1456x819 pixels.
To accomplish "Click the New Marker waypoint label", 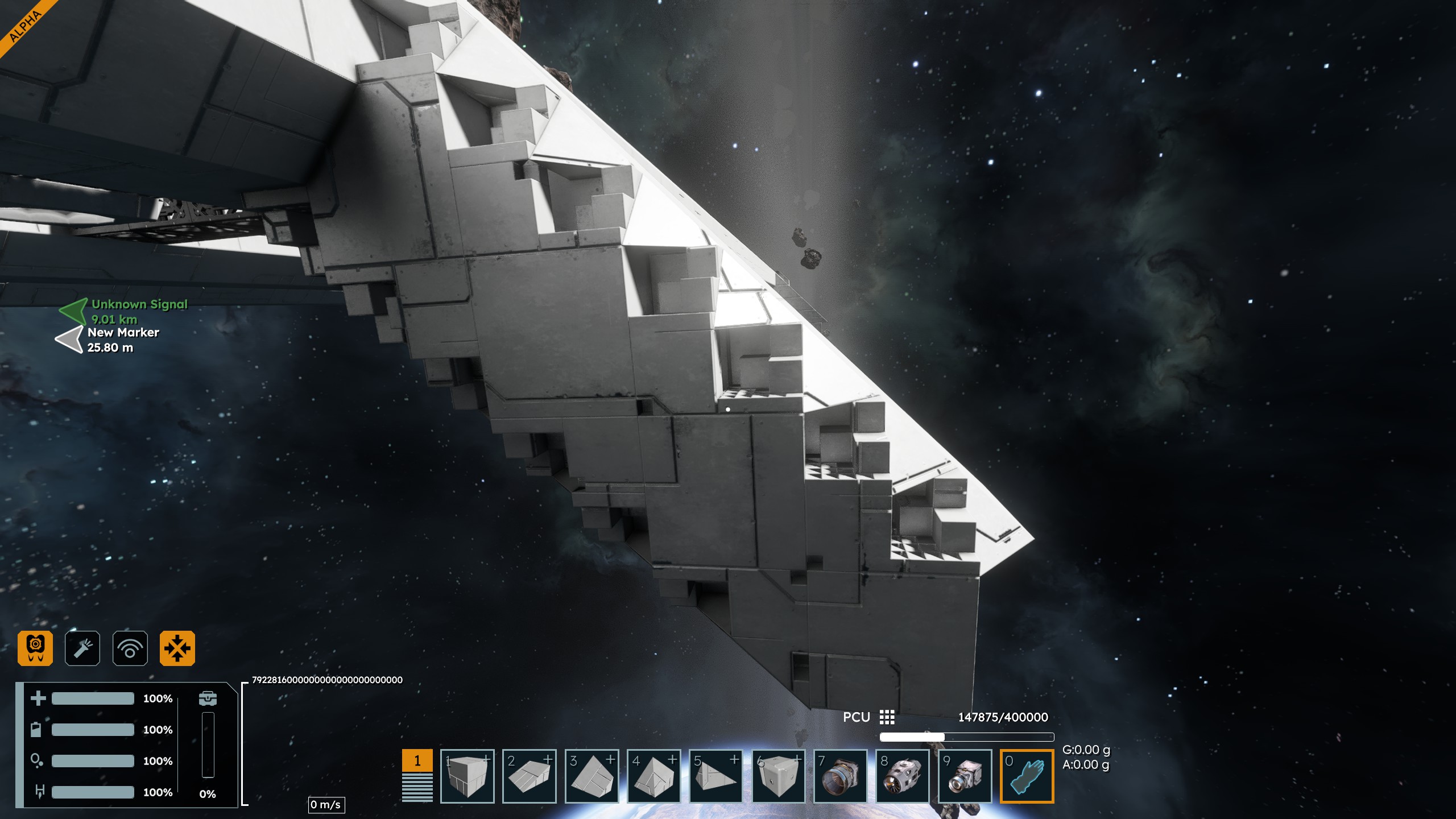I will click(123, 333).
